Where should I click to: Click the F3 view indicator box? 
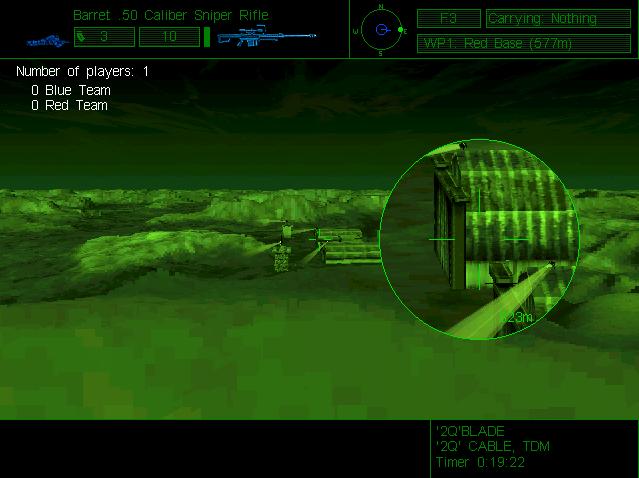[447, 19]
